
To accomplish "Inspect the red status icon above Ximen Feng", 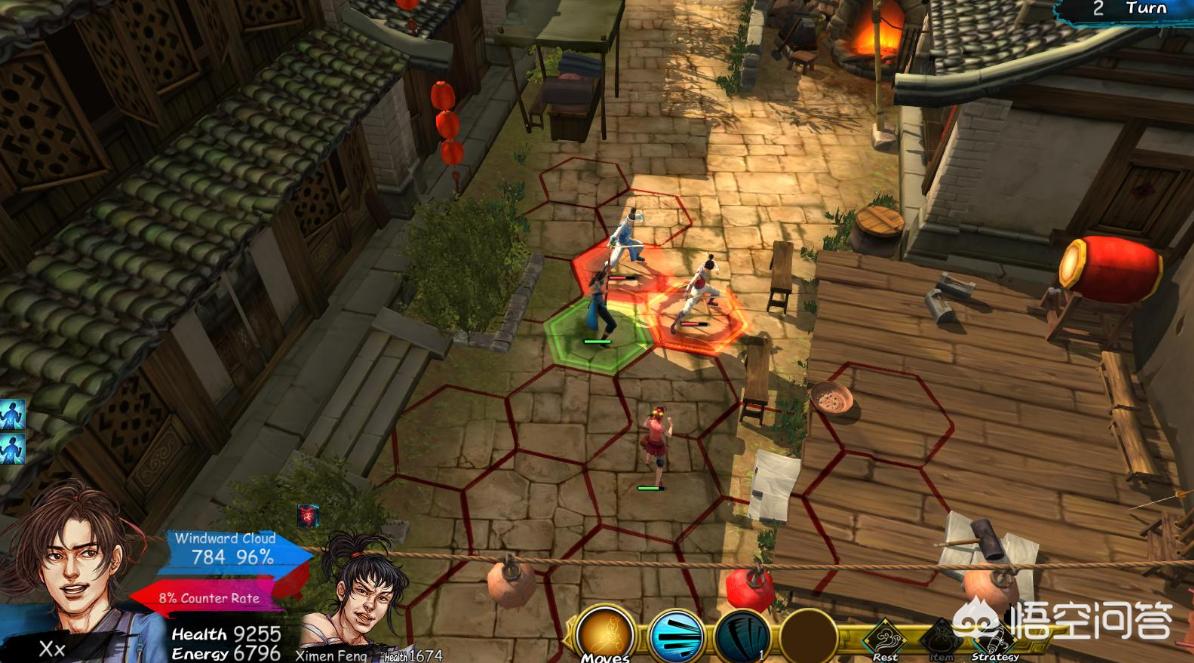I will pos(308,515).
